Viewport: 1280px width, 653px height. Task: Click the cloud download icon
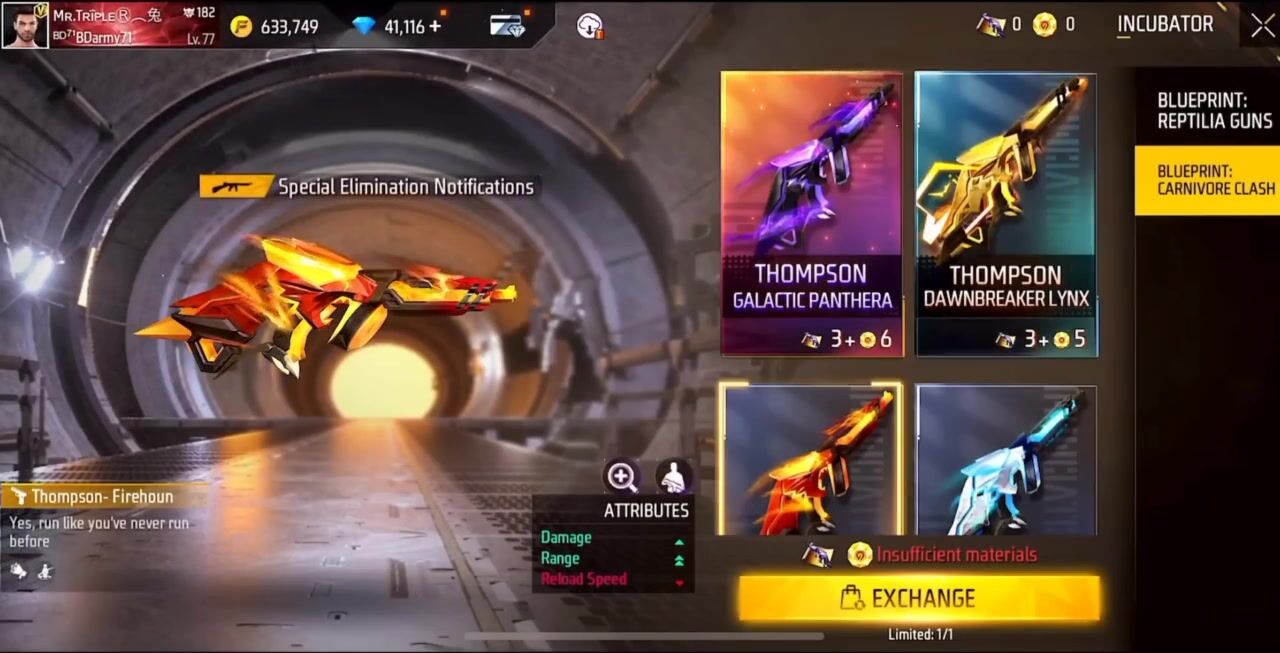590,26
